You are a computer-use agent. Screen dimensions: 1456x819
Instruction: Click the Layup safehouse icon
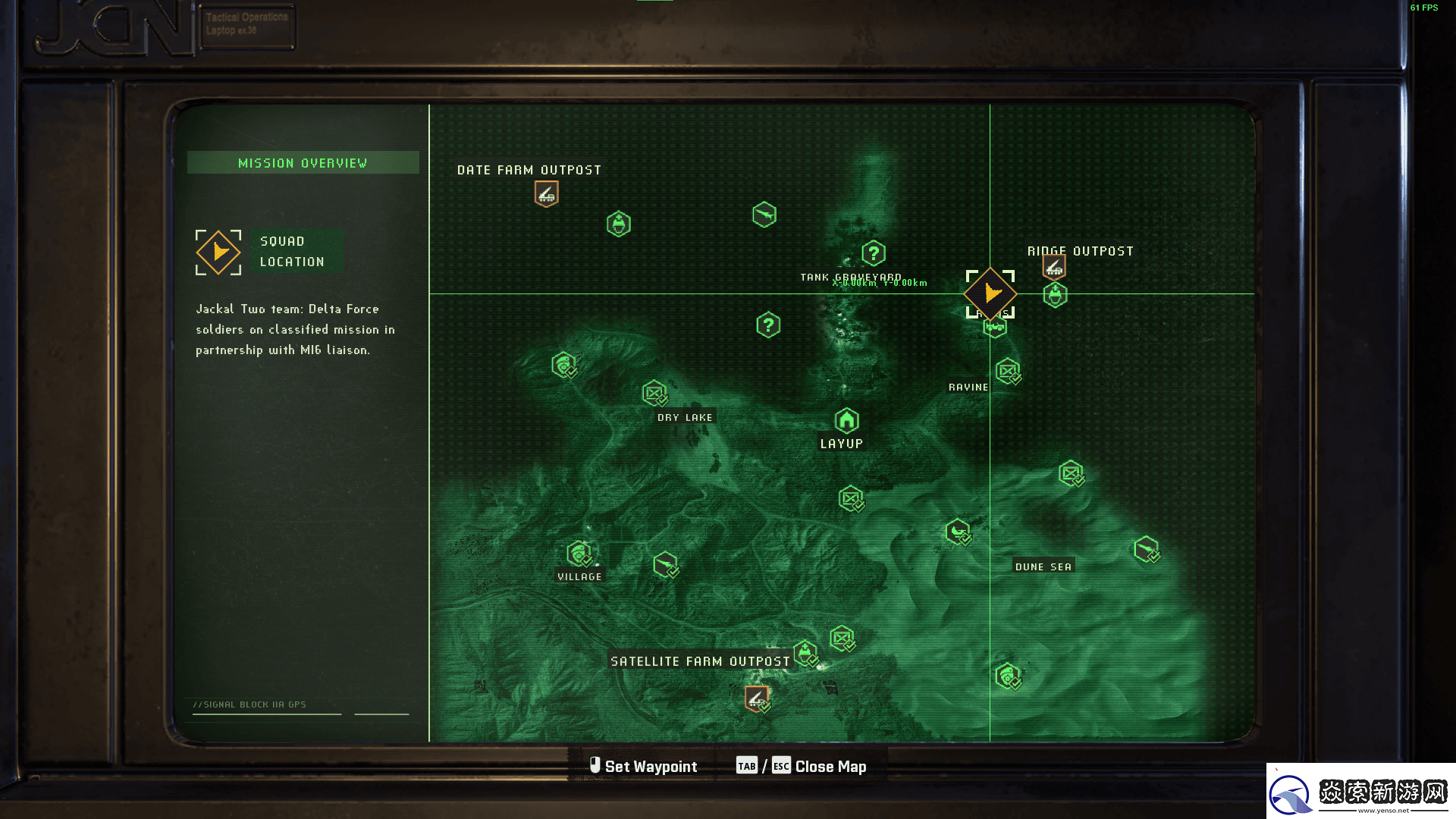(x=846, y=420)
